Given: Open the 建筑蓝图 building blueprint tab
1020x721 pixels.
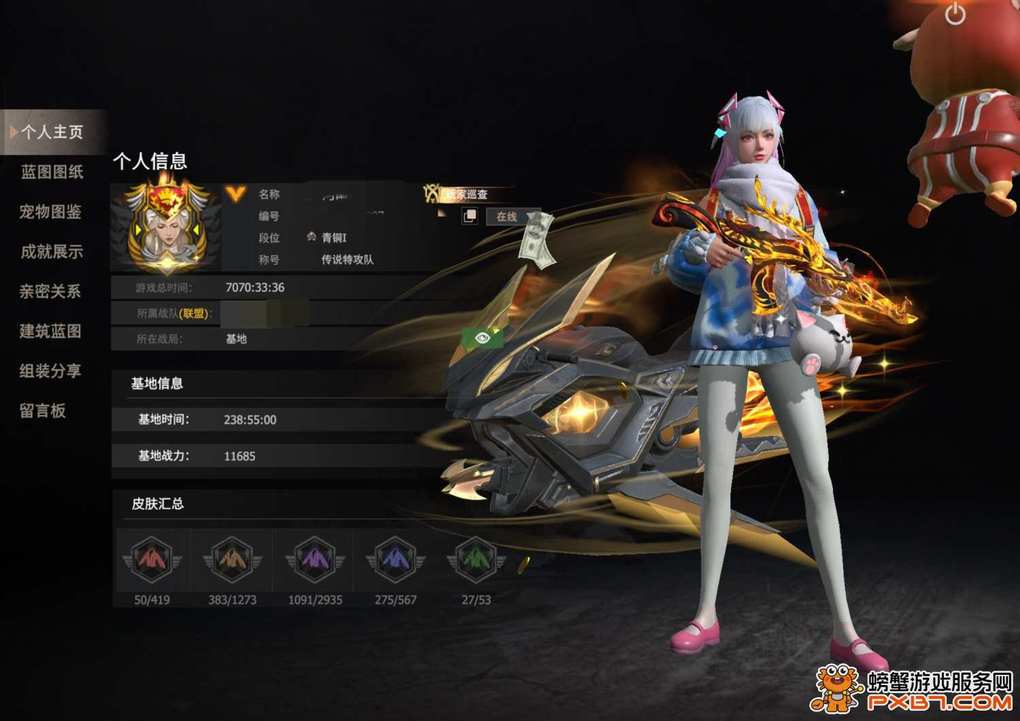Looking at the screenshot, I should coord(51,331).
